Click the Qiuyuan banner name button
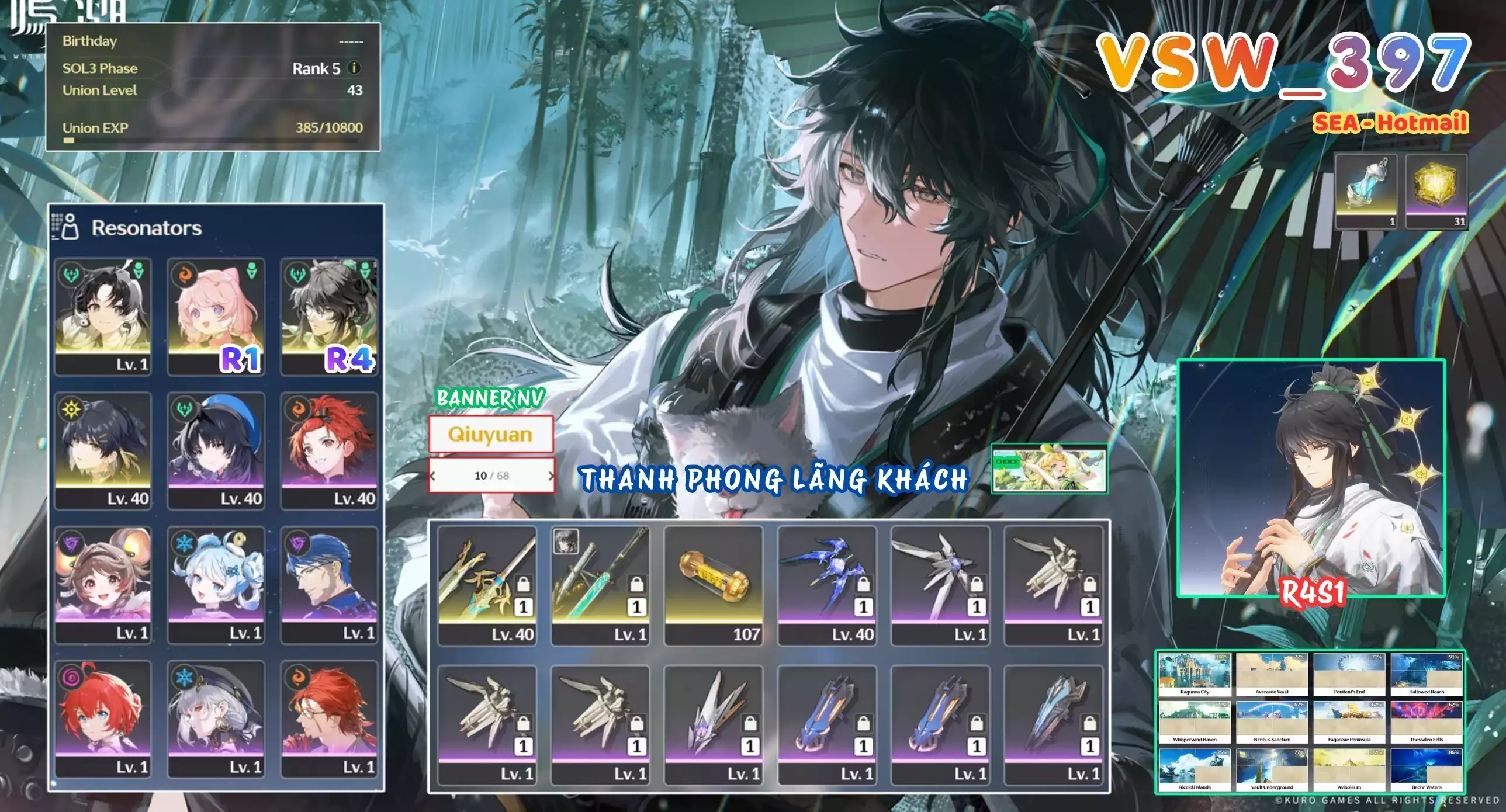1506x812 pixels. click(x=491, y=433)
